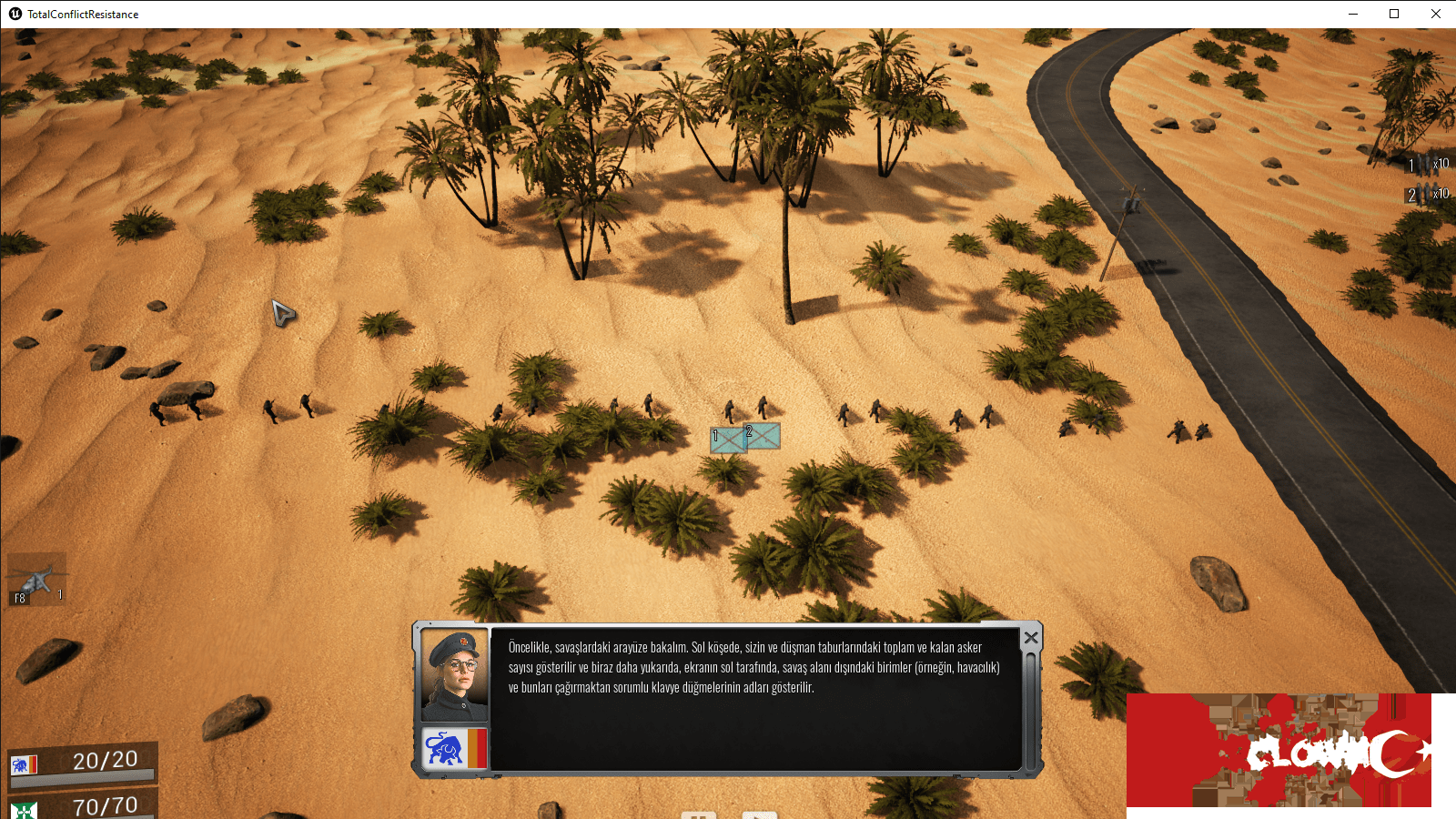Close the tutorial dialog box

pyautogui.click(x=1029, y=638)
